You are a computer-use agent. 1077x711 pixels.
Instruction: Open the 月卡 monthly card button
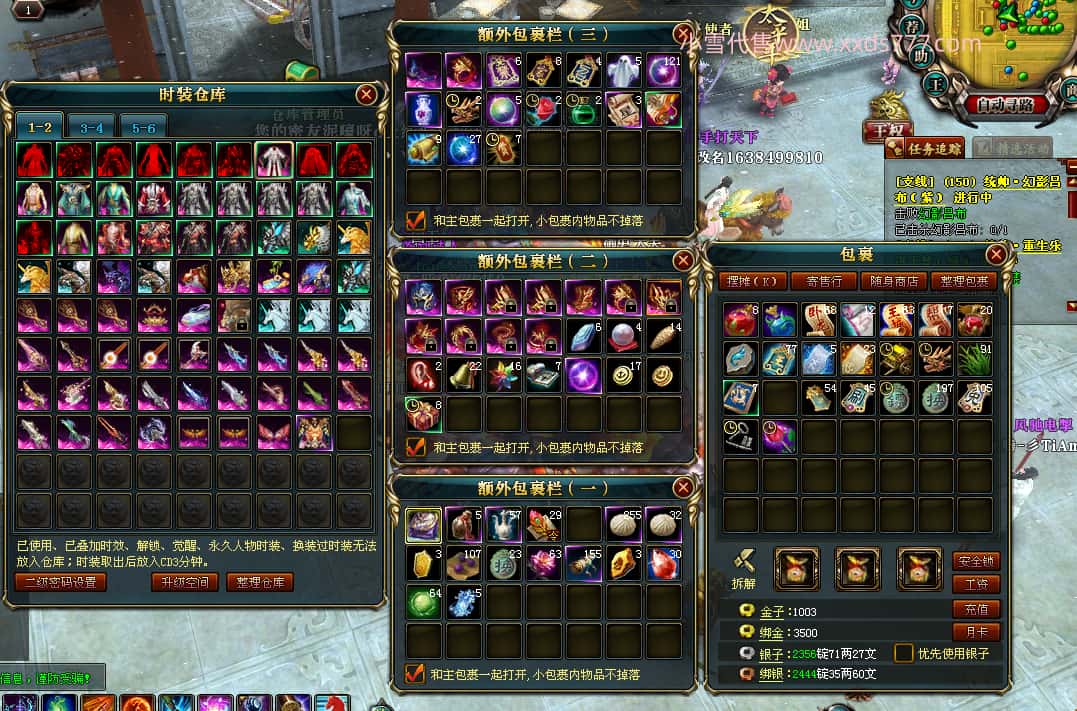point(975,632)
